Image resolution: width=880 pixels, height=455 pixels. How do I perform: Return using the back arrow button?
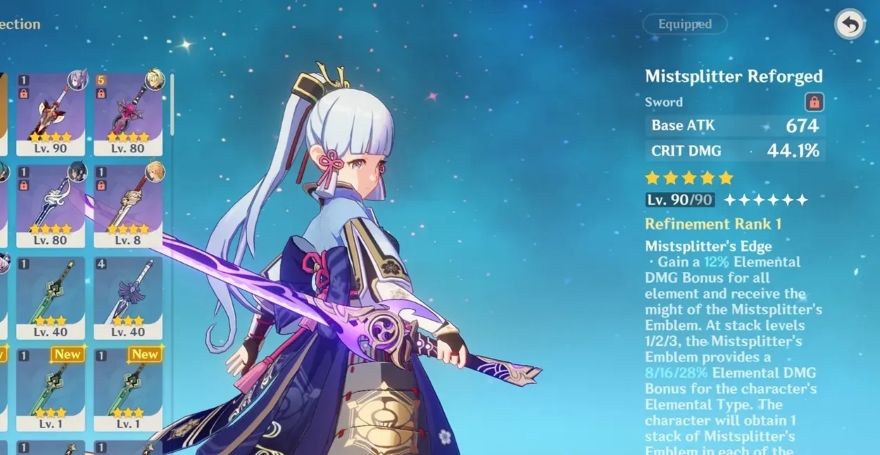[x=849, y=25]
